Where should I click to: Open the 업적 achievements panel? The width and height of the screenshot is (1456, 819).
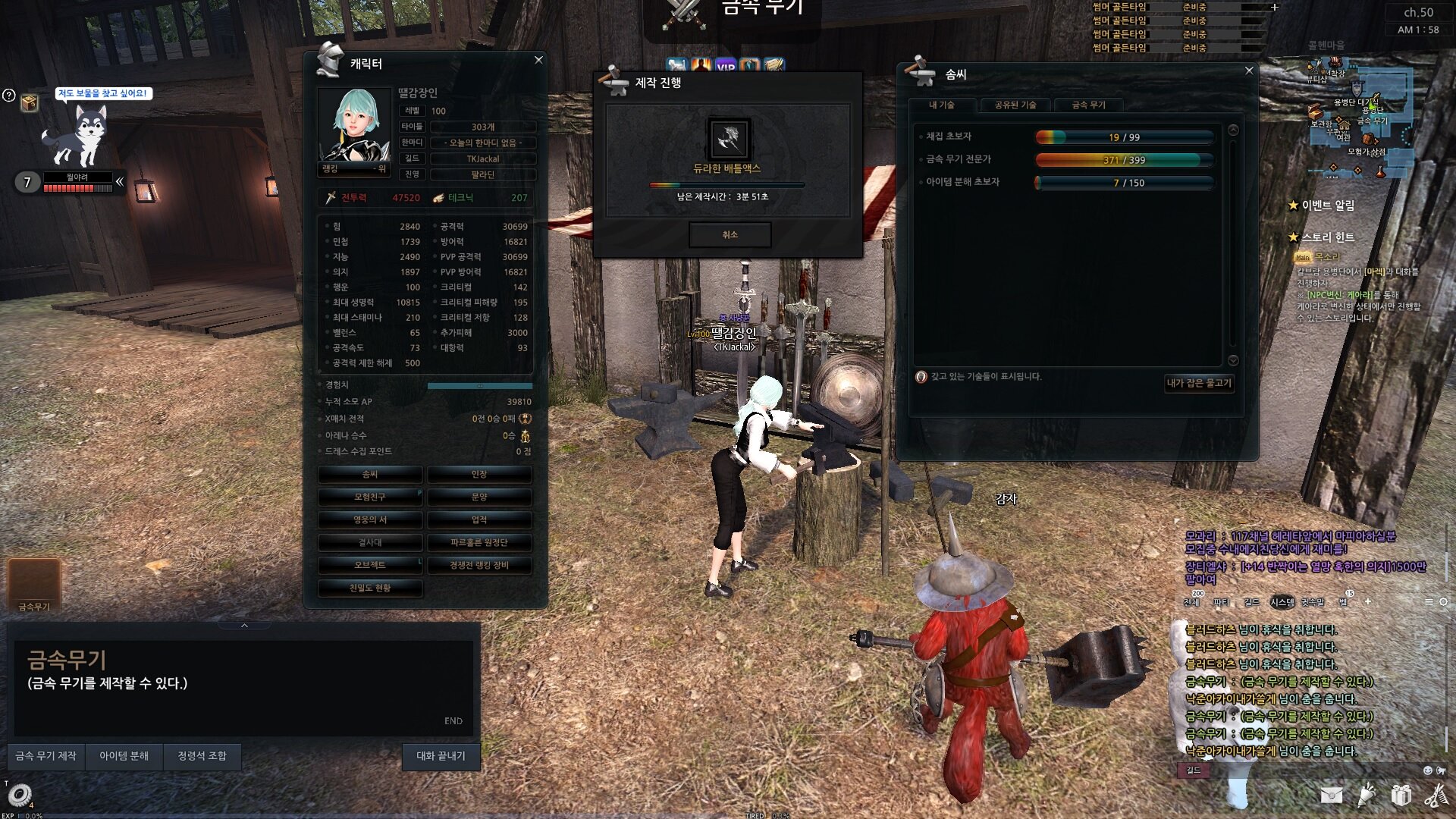(479, 520)
